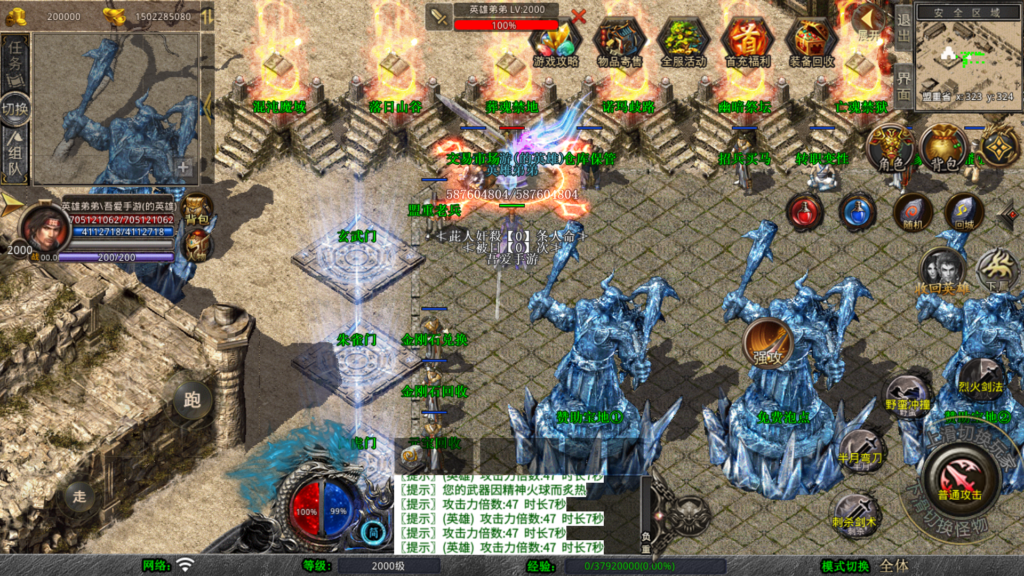Click the 退出 exit button
Screen dimensions: 1024x576
[x=902, y=25]
